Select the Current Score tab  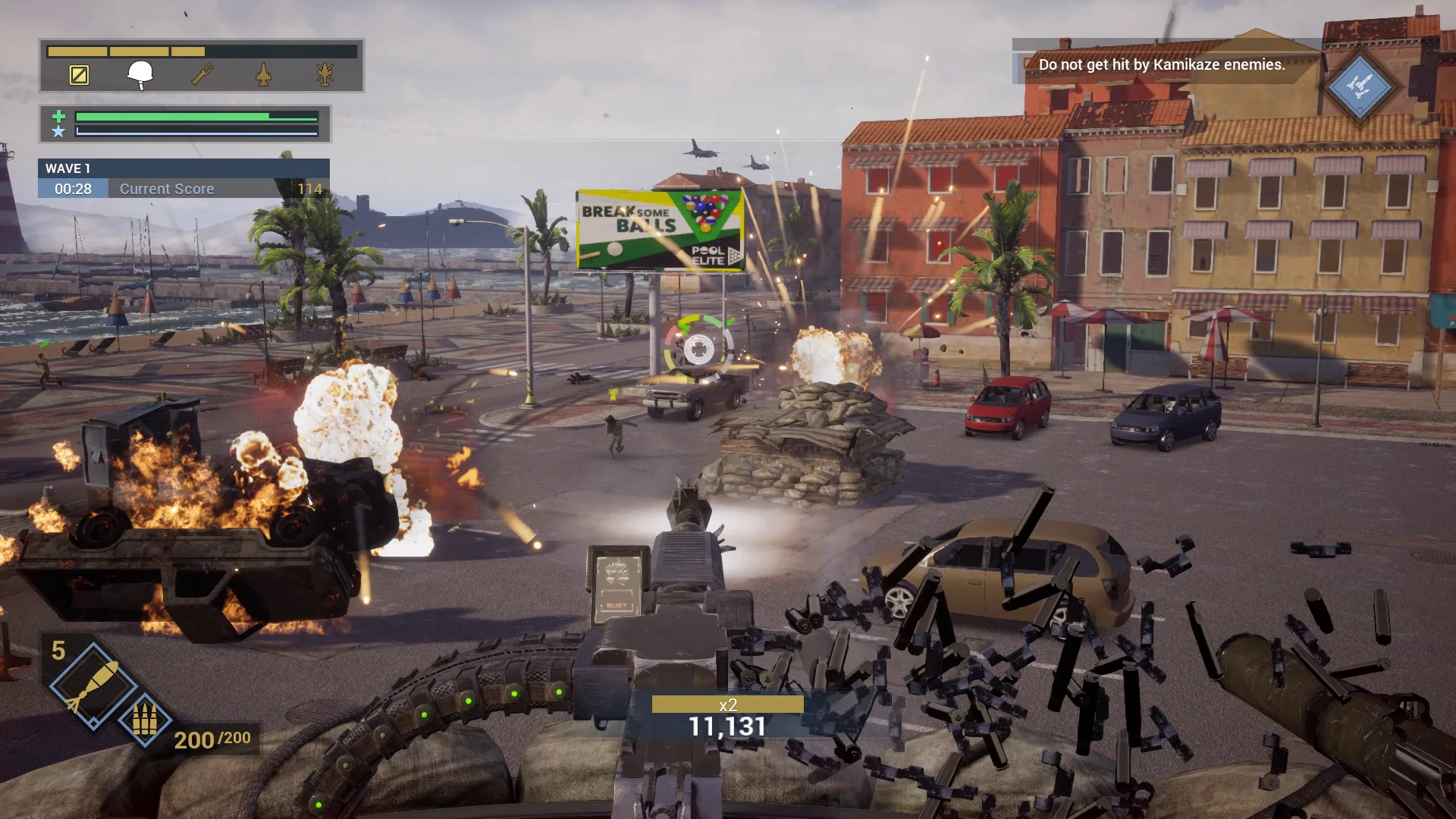(166, 189)
